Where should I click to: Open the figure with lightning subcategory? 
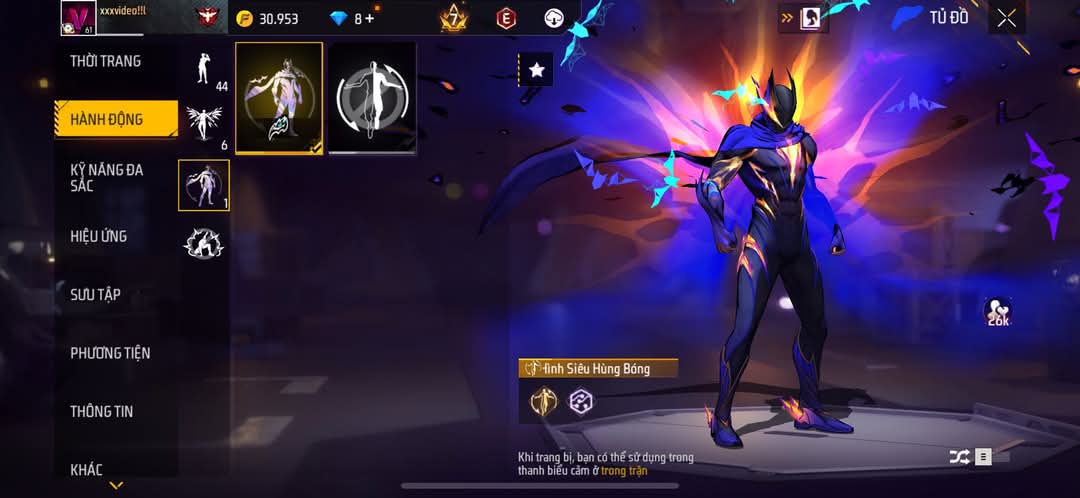point(204,243)
